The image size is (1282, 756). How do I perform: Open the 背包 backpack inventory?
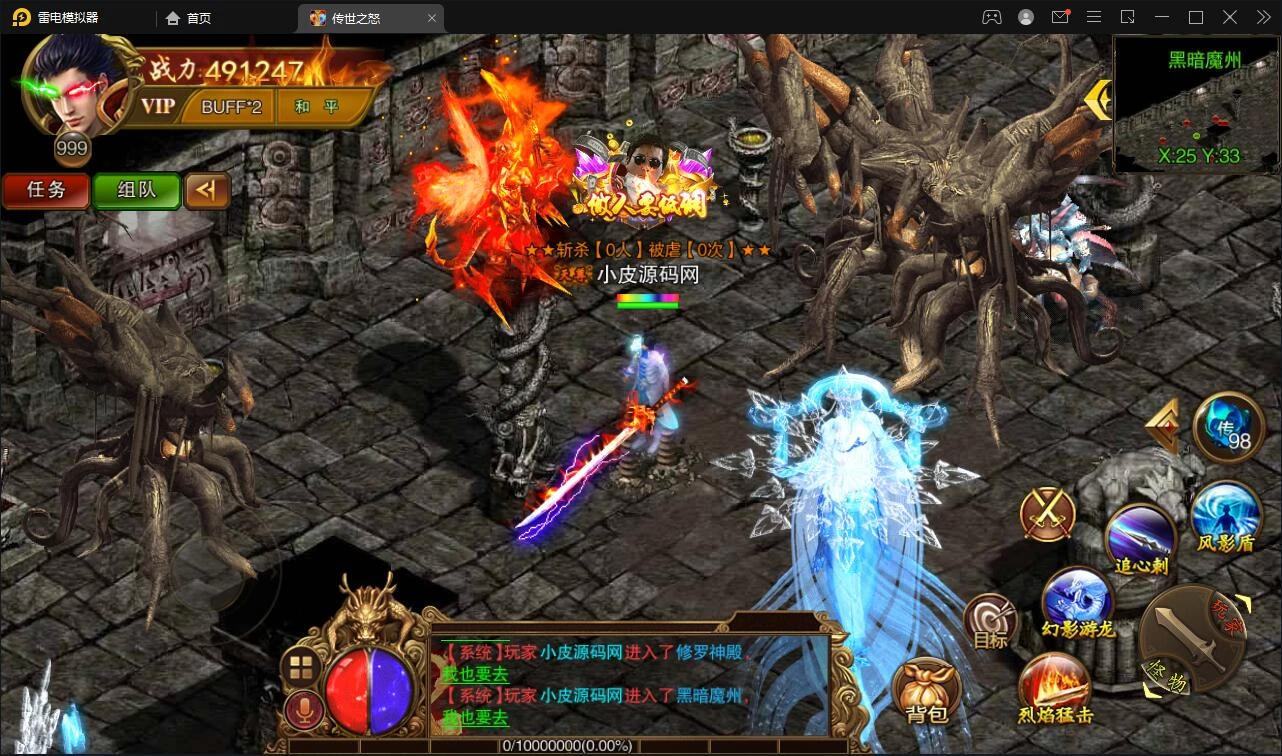[x=926, y=691]
